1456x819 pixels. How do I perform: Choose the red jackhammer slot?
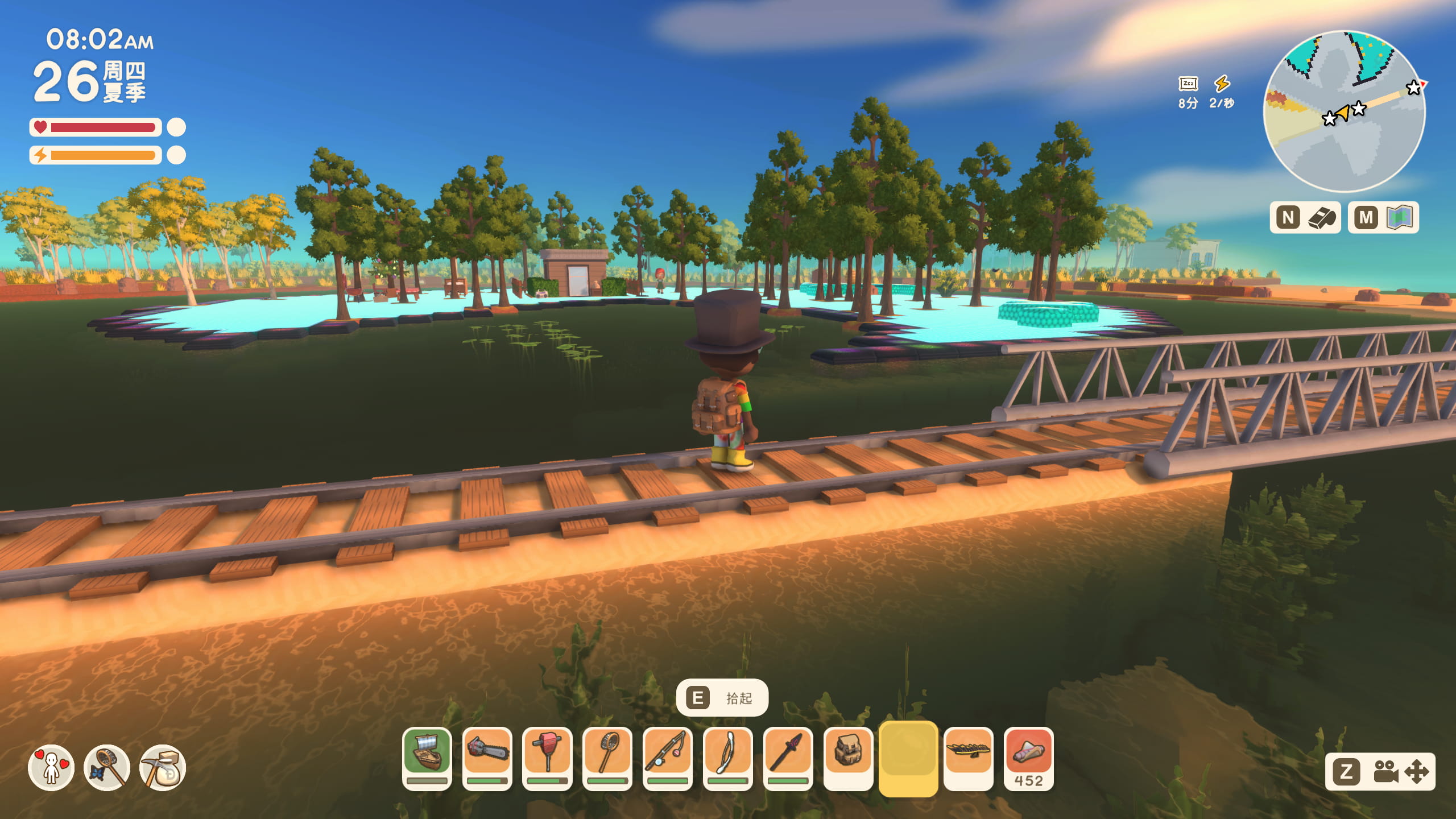pyautogui.click(x=547, y=758)
